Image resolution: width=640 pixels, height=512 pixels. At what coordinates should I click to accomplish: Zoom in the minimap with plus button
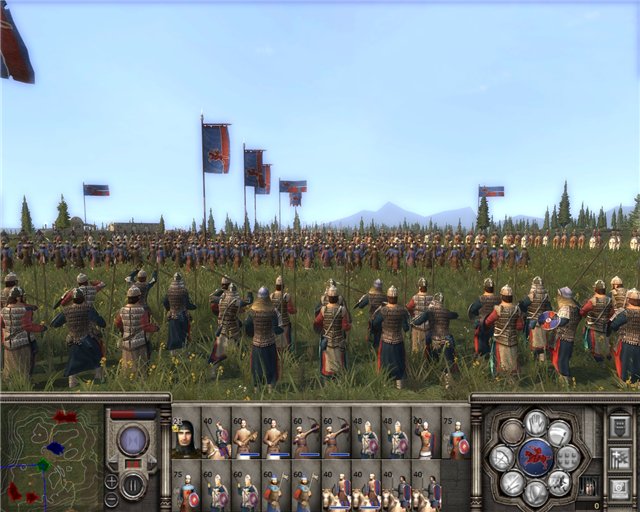111,481
